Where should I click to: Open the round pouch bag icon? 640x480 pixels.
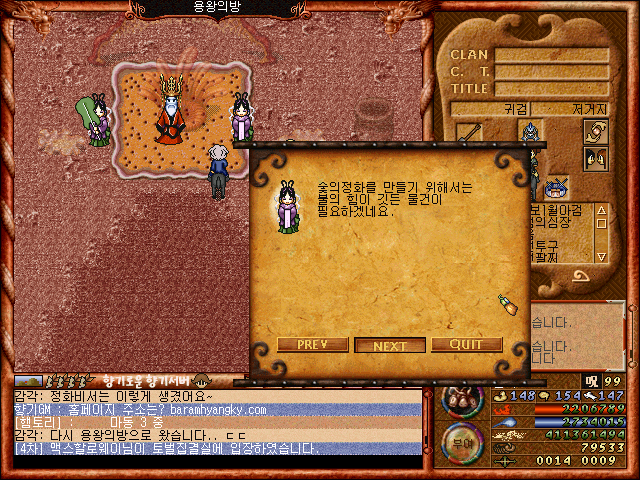tap(462, 397)
